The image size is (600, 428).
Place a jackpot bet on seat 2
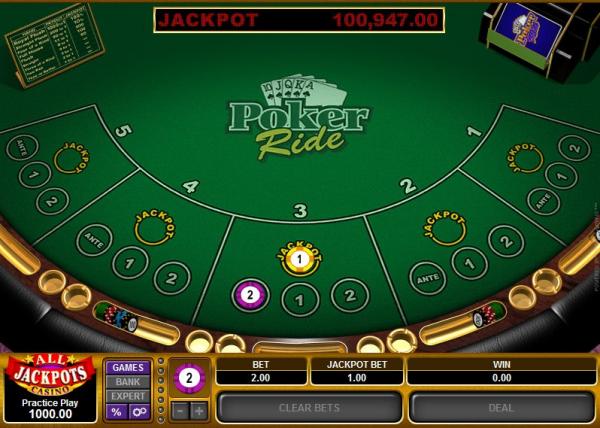point(445,229)
